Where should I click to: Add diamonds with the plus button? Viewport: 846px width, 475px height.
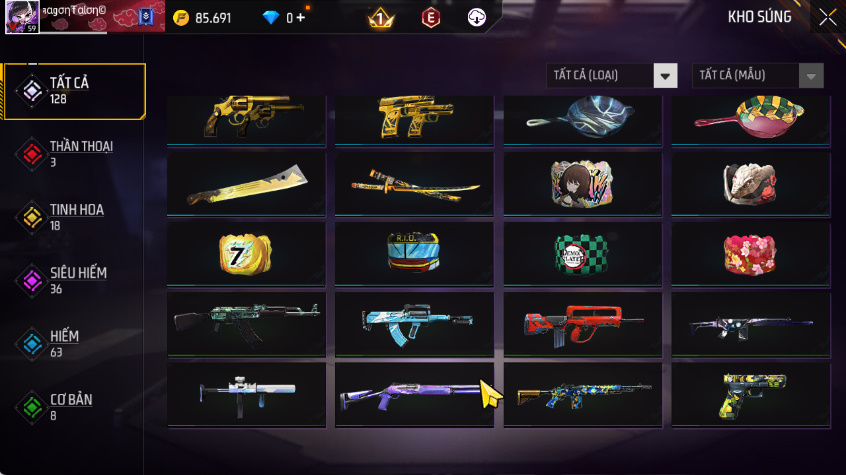coord(301,18)
